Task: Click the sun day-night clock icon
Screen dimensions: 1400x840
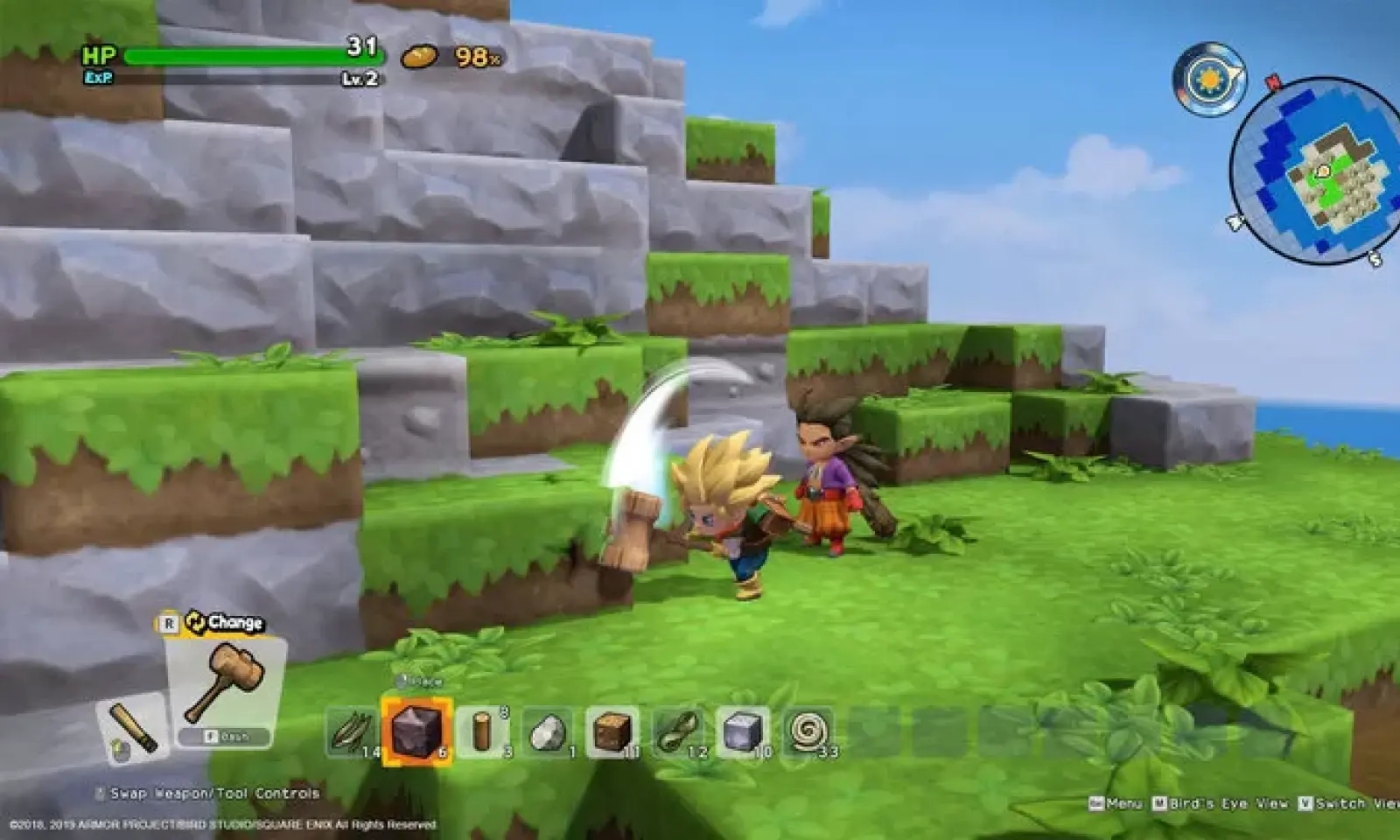Action: click(1209, 80)
